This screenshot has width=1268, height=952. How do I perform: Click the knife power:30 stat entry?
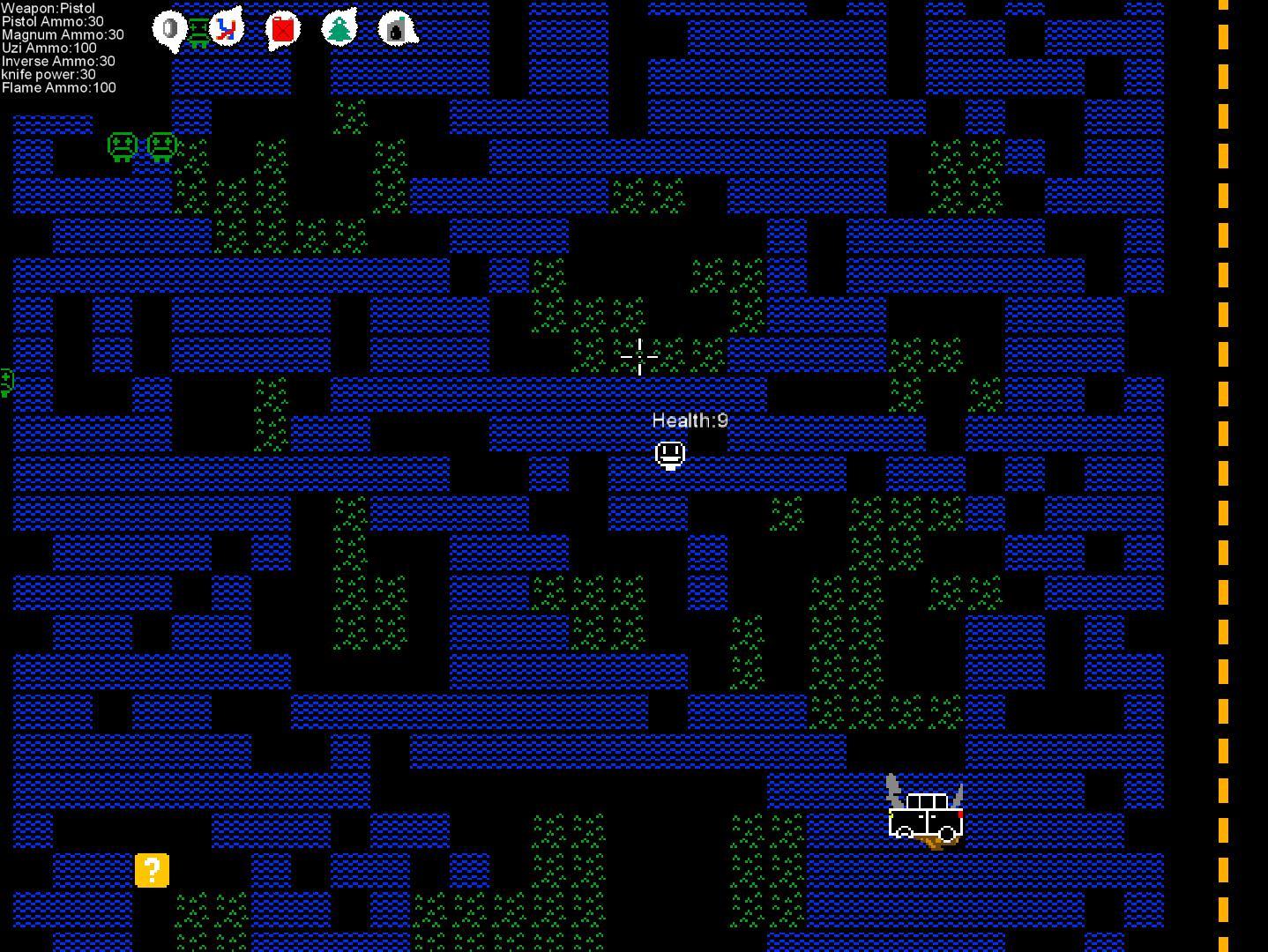[48, 74]
